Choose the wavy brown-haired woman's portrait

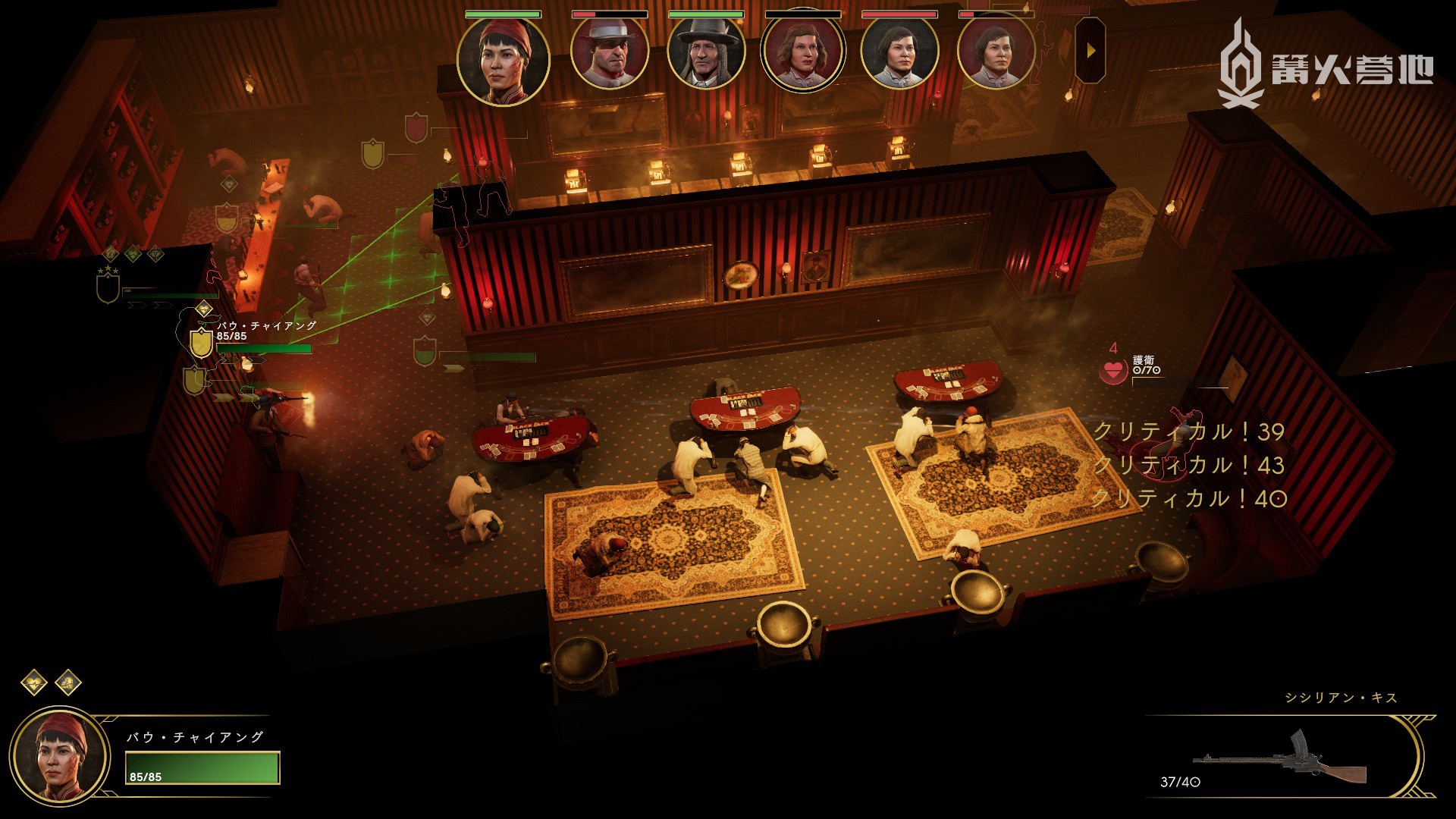click(802, 53)
